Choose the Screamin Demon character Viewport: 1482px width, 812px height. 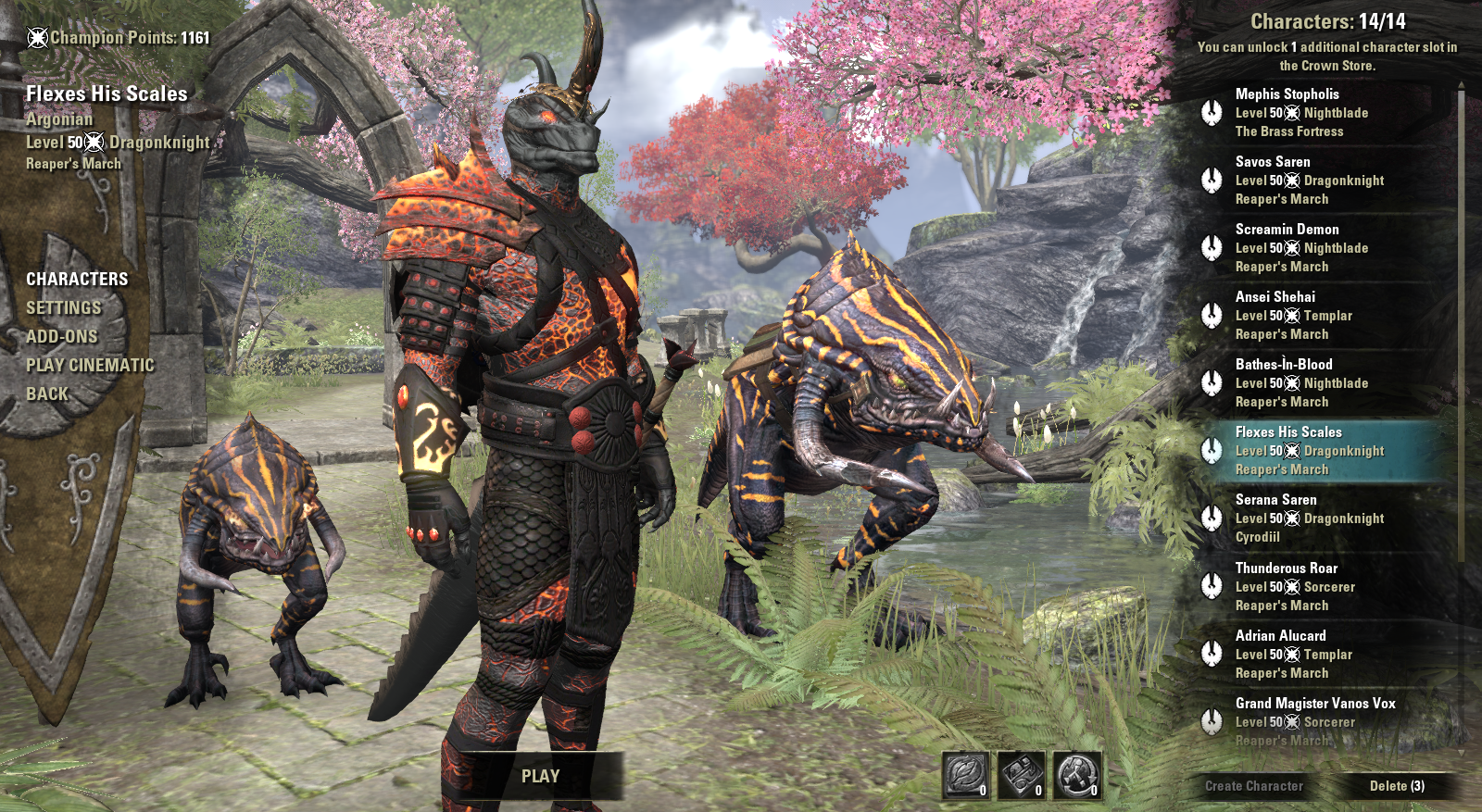point(1325,247)
